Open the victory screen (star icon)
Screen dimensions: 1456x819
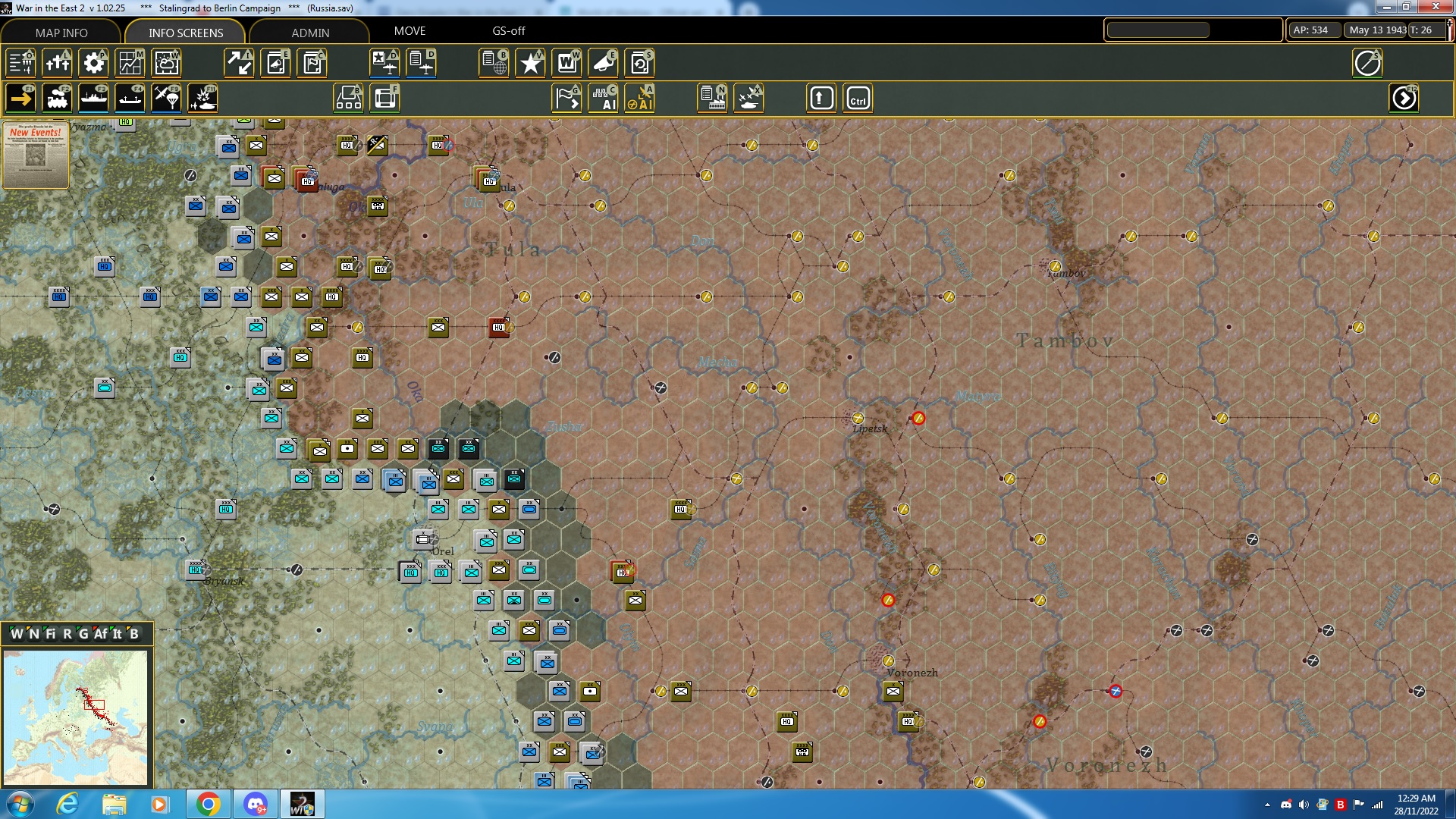pos(529,63)
